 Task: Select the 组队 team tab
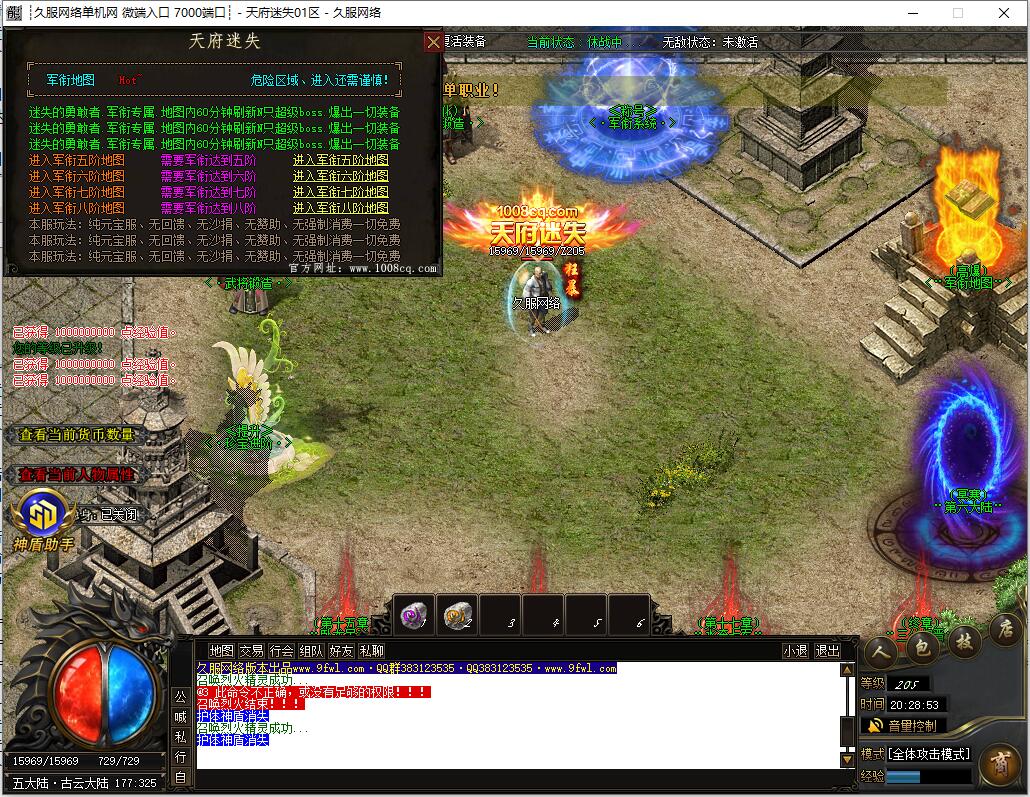coord(311,651)
